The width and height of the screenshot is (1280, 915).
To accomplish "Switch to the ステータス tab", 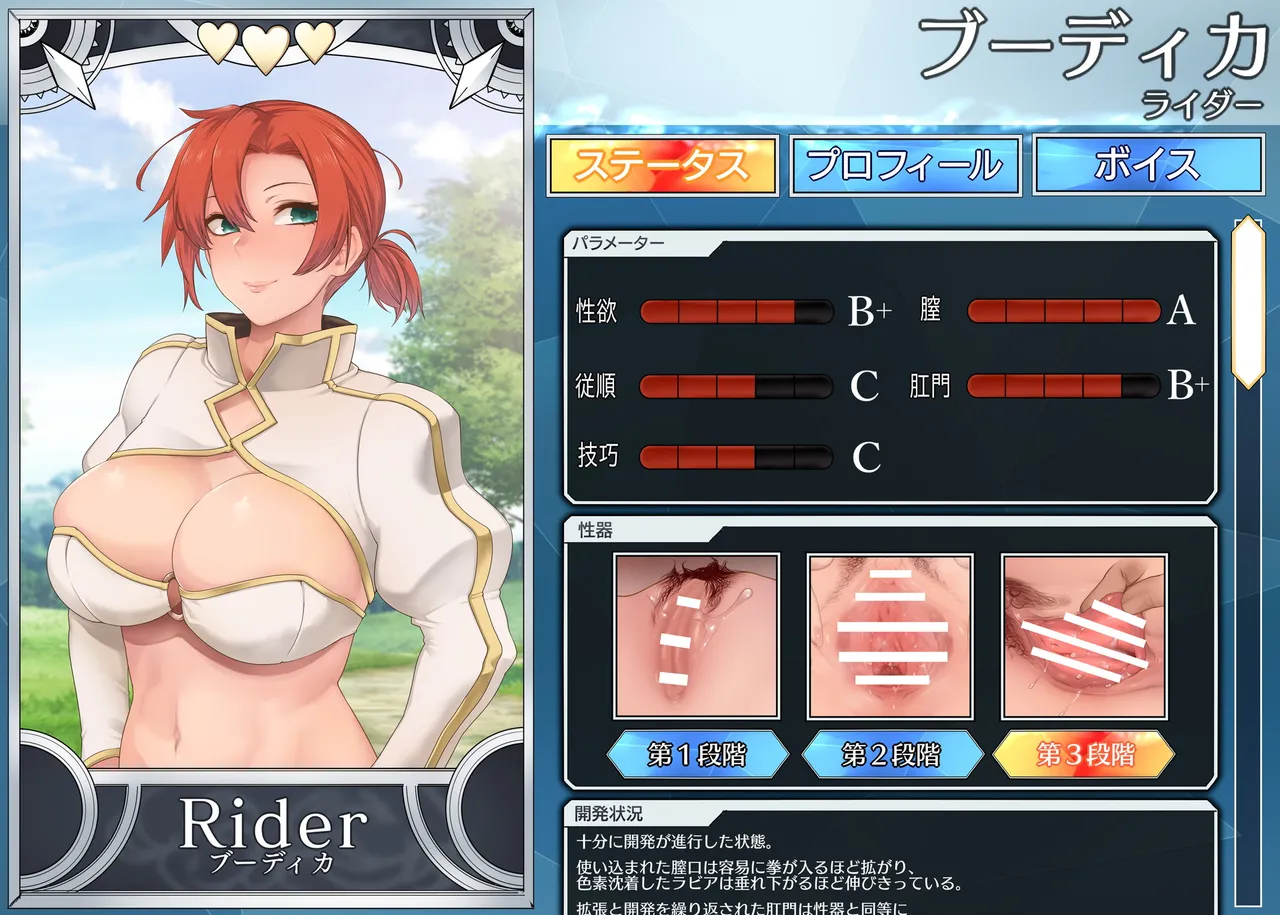I will point(661,165).
